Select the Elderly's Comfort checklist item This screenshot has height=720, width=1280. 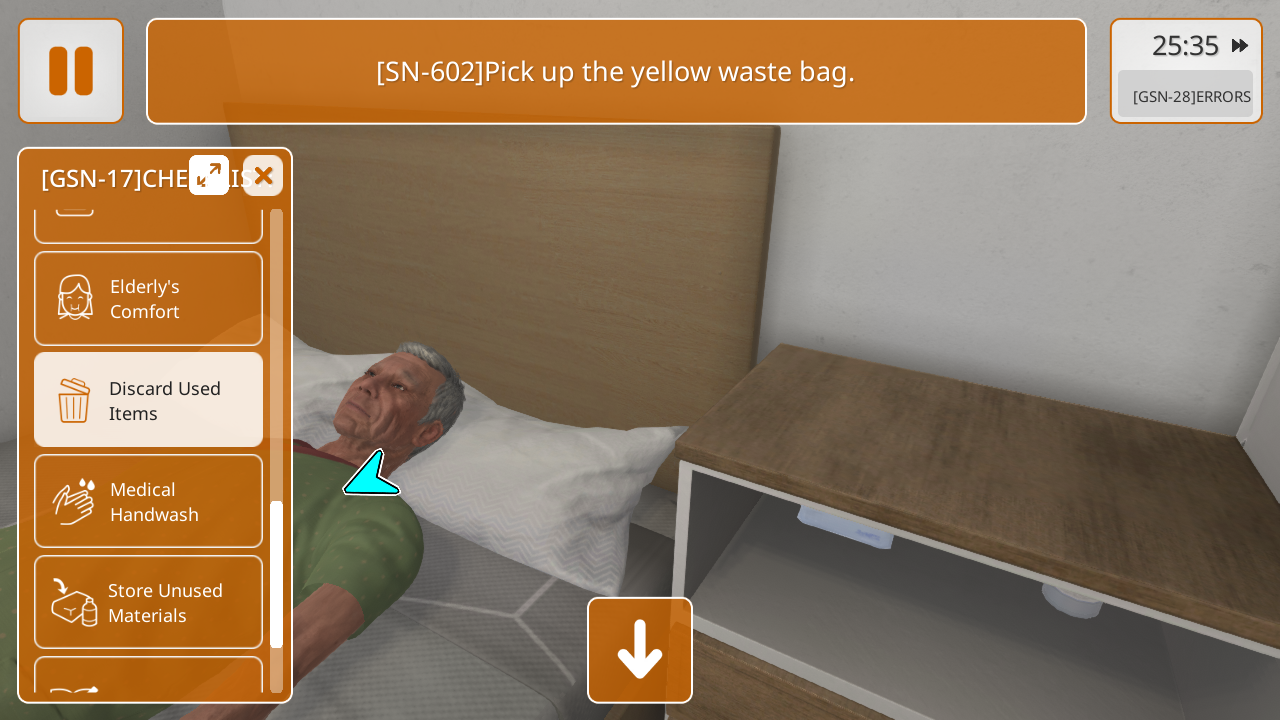148,299
